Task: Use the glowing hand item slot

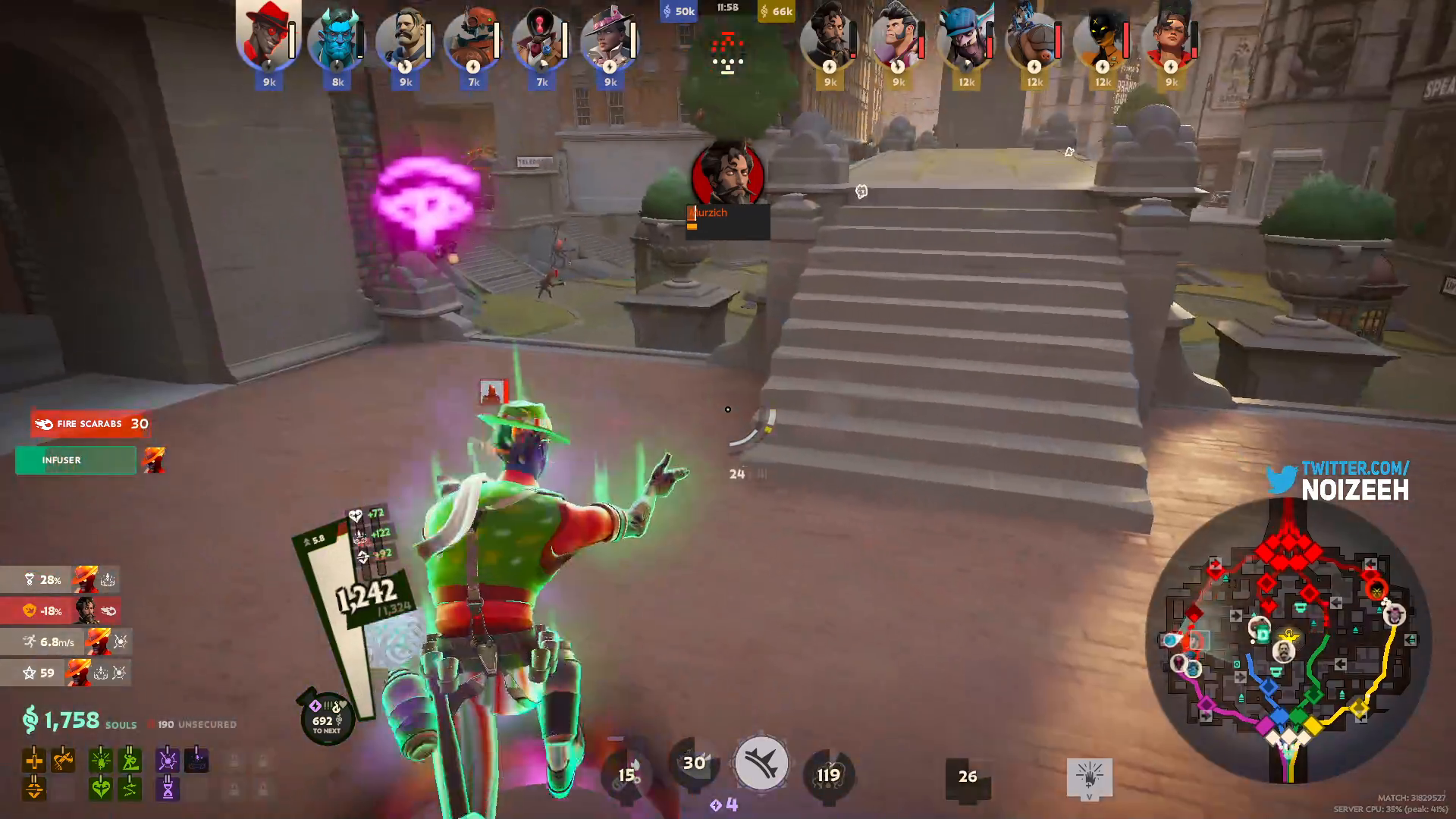Action: [x=1090, y=777]
